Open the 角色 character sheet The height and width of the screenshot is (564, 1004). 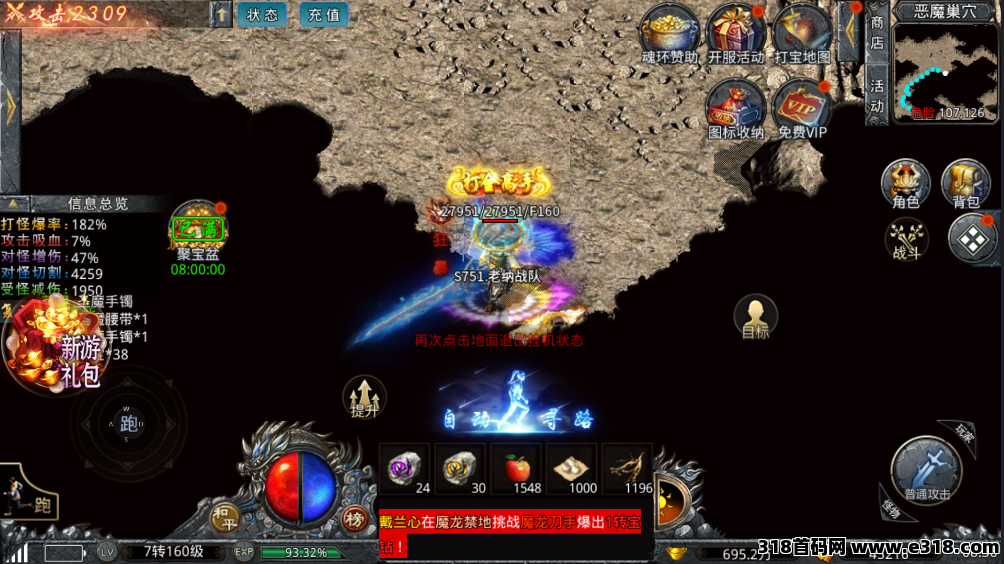coord(905,186)
